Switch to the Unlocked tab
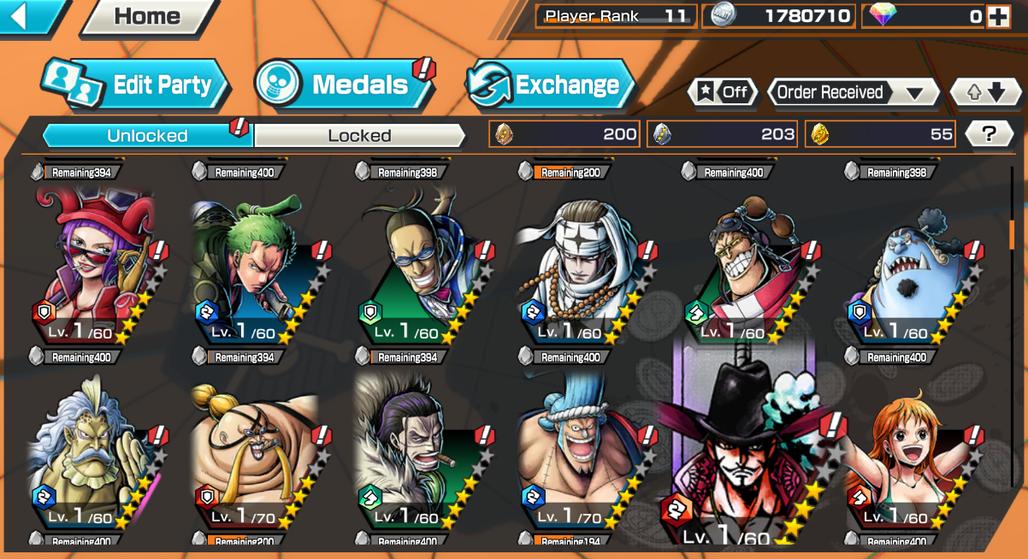The height and width of the screenshot is (559, 1028). coord(147,135)
